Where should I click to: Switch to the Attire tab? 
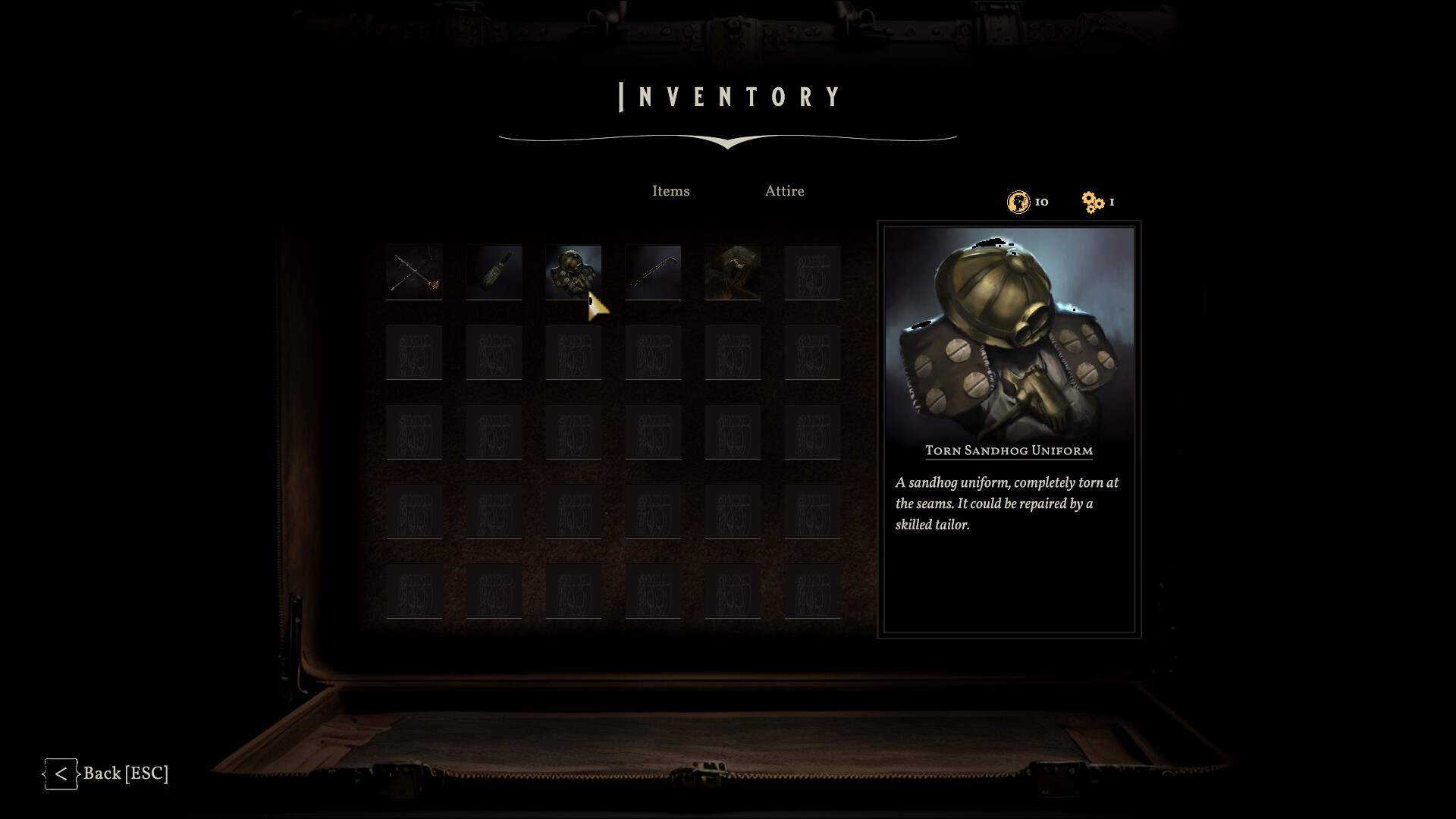(785, 191)
